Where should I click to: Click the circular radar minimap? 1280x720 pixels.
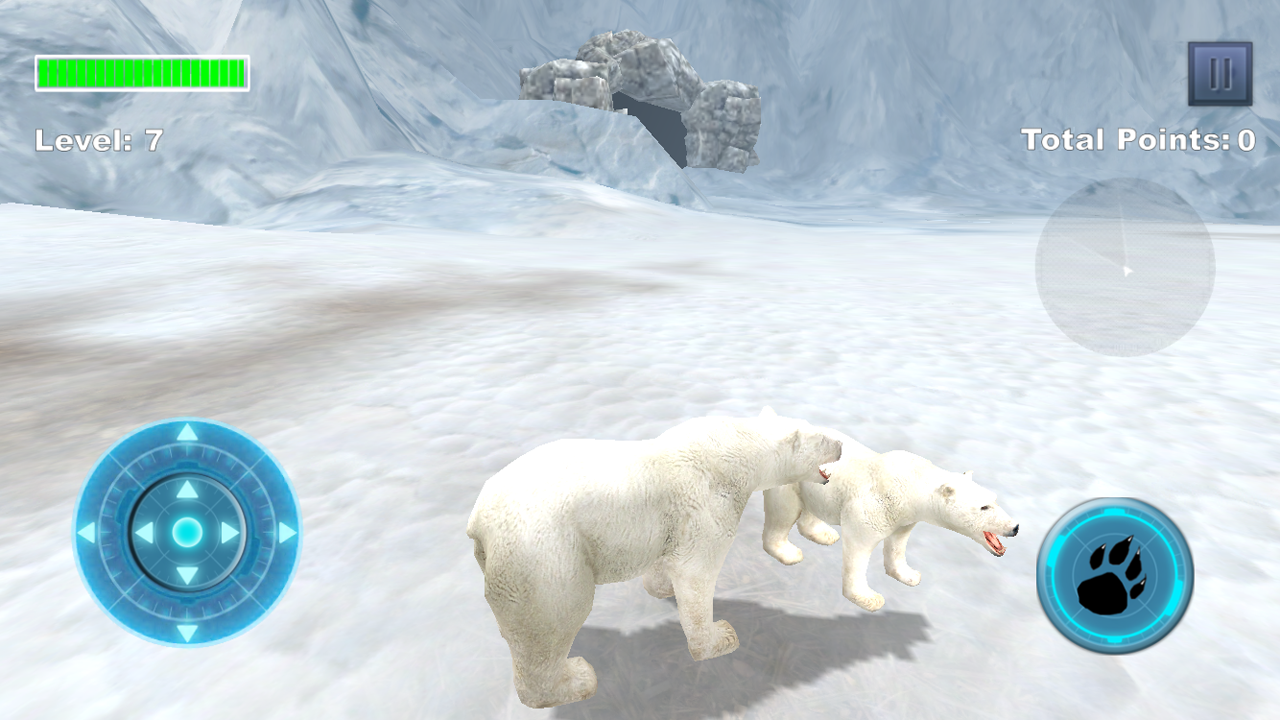point(1125,267)
